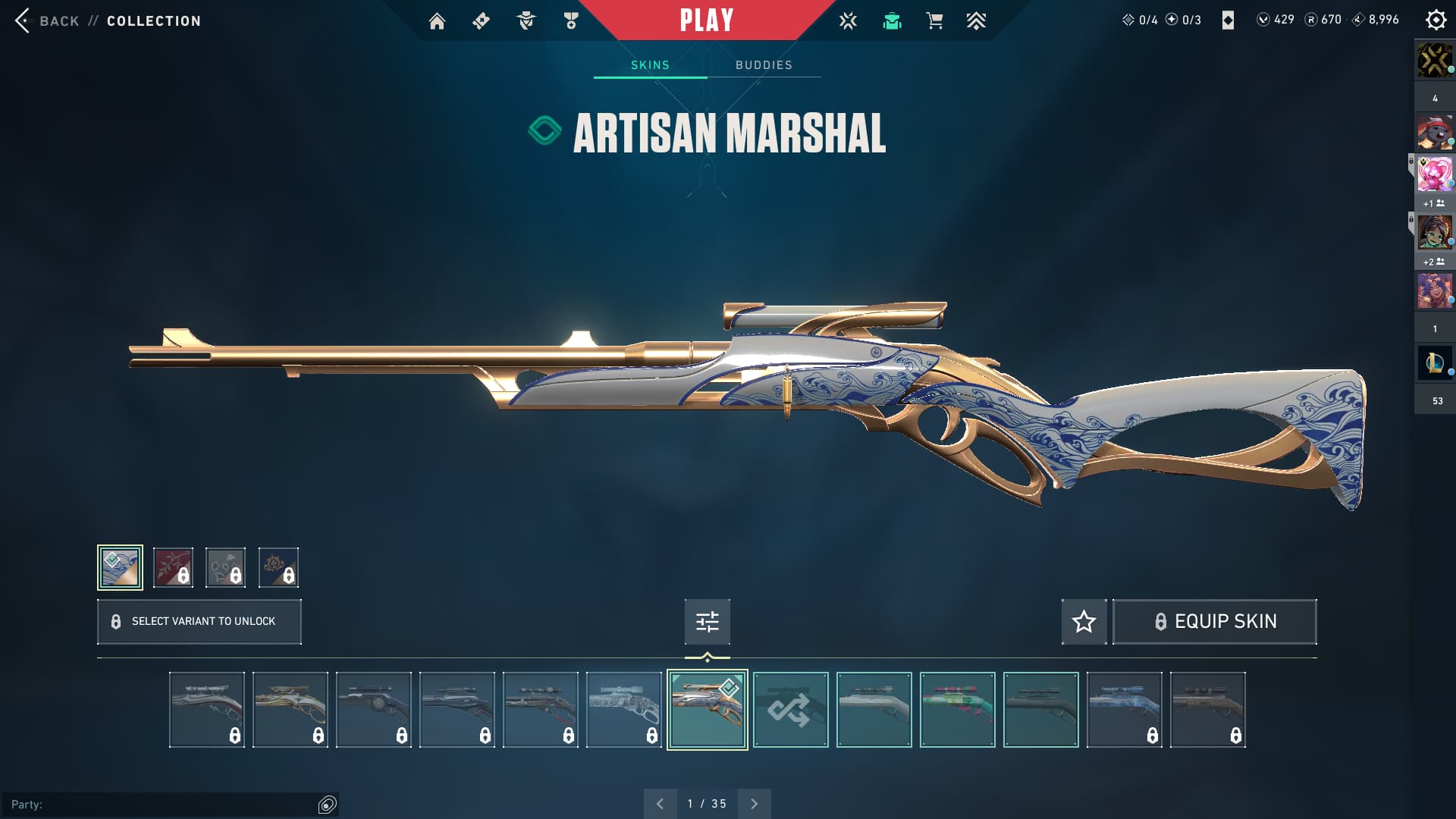Click Select Variant to Unlock button

pos(199,622)
